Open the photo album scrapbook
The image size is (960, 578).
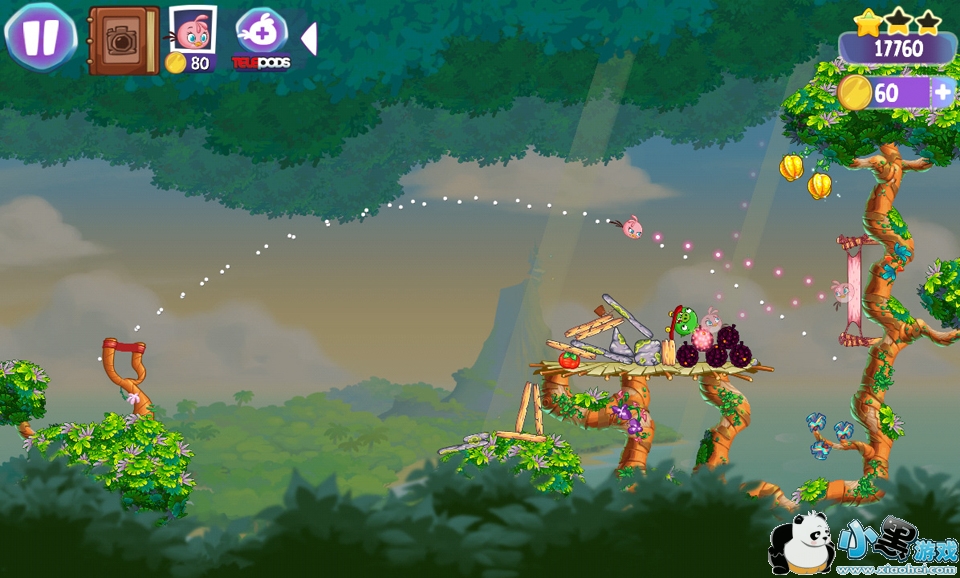(x=123, y=40)
